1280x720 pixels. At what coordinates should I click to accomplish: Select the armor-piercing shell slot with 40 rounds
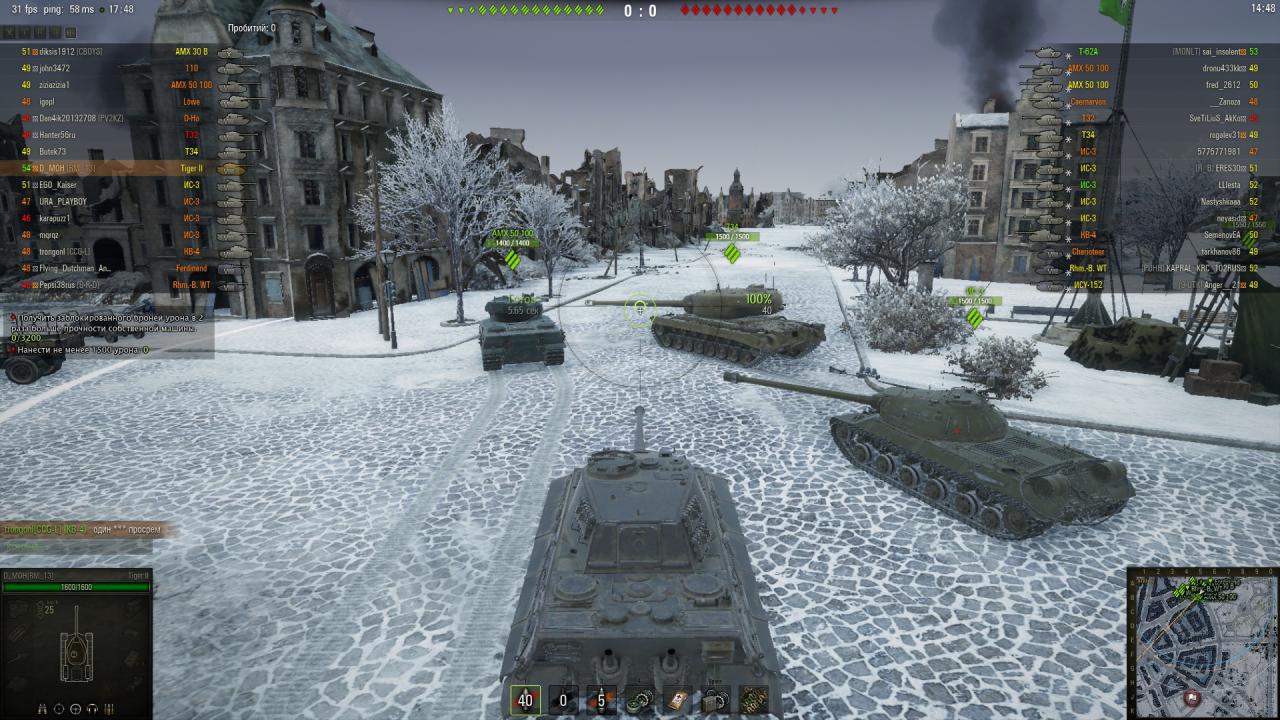coord(526,700)
